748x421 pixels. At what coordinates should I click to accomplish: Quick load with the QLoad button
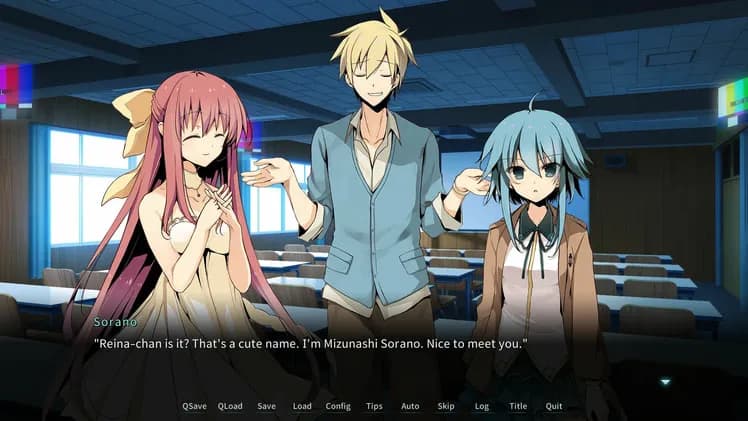click(230, 406)
